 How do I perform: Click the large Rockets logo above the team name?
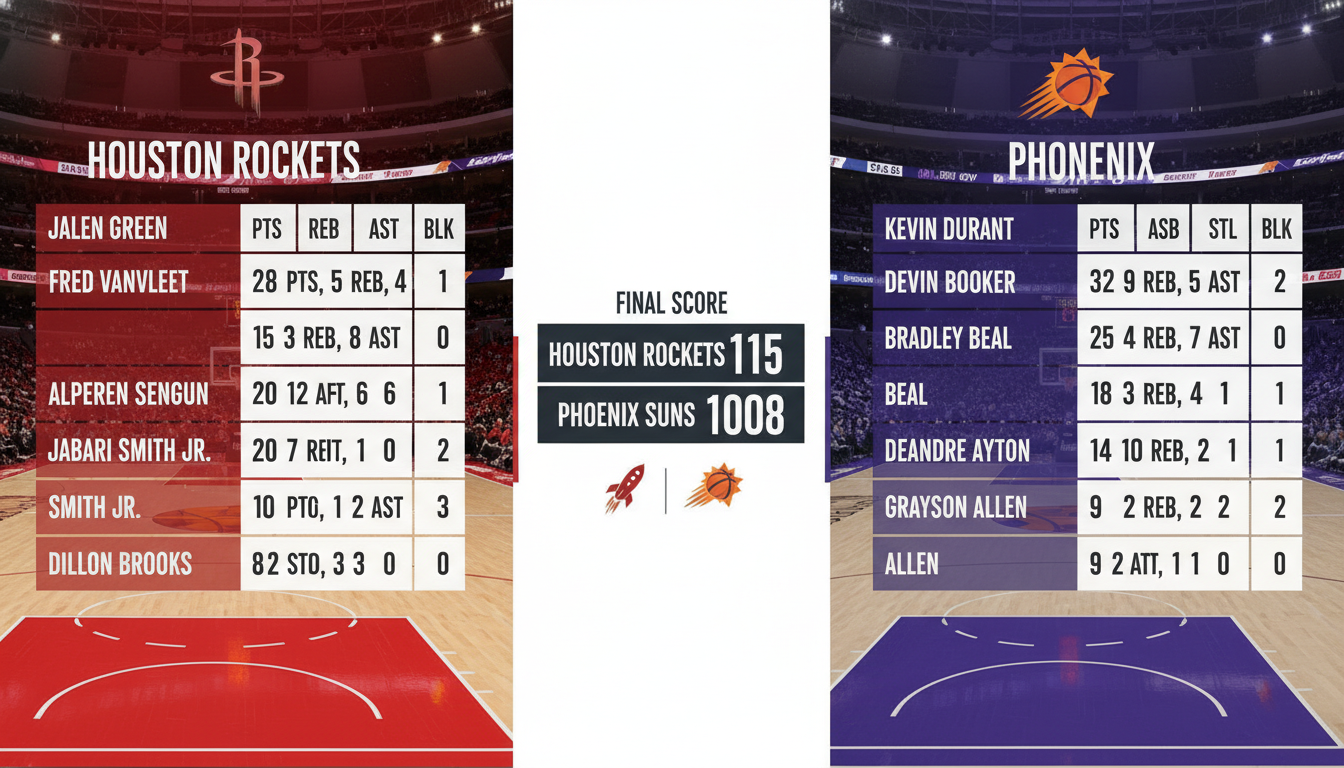(x=247, y=72)
